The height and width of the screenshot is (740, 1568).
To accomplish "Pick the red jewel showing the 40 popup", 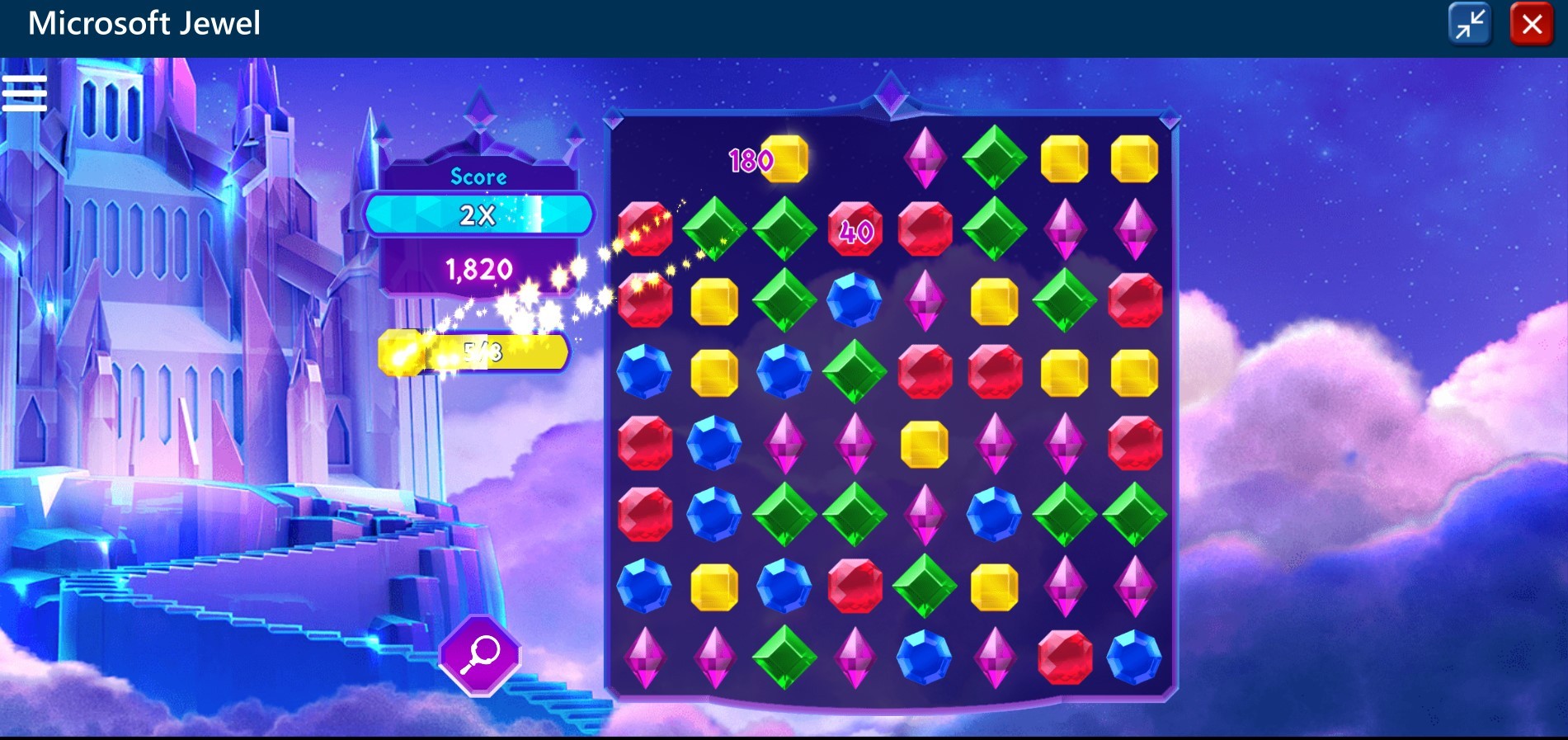I will tap(855, 229).
